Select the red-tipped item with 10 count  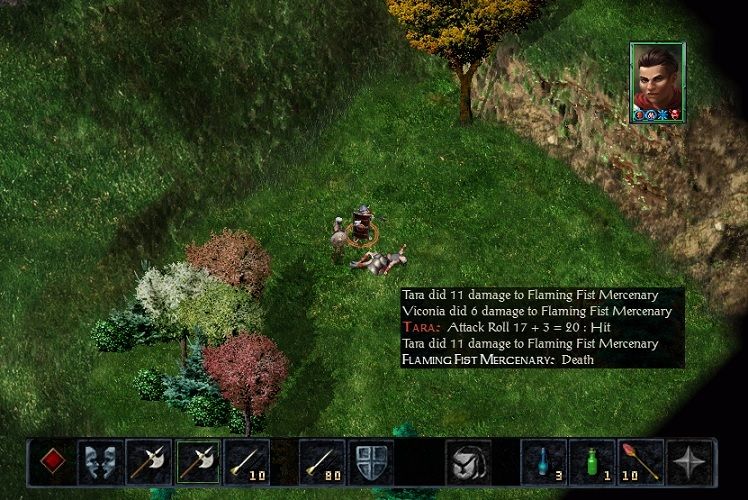point(641,462)
